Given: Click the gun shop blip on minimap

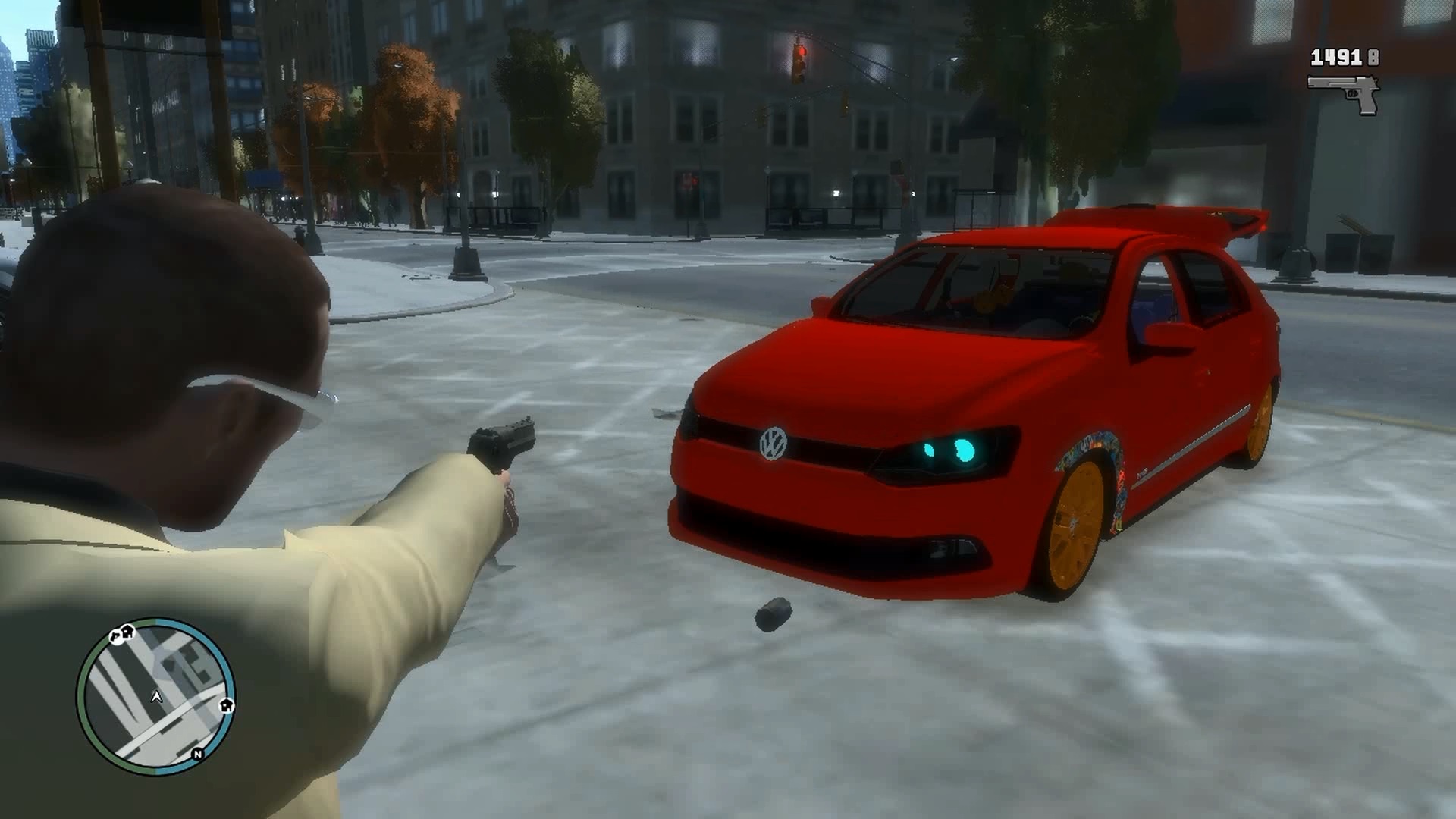Looking at the screenshot, I should click(x=115, y=637).
